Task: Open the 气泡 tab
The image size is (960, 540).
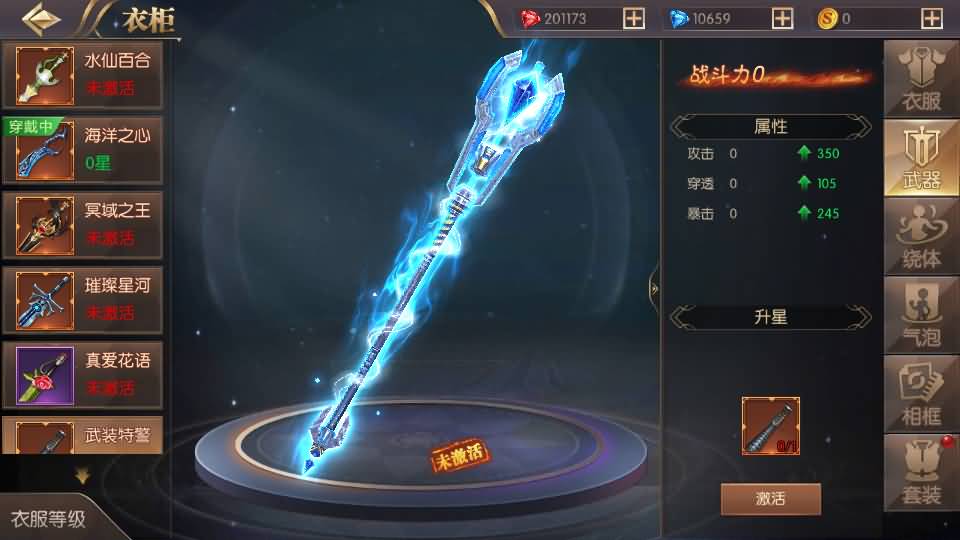Action: pyautogui.click(x=921, y=314)
